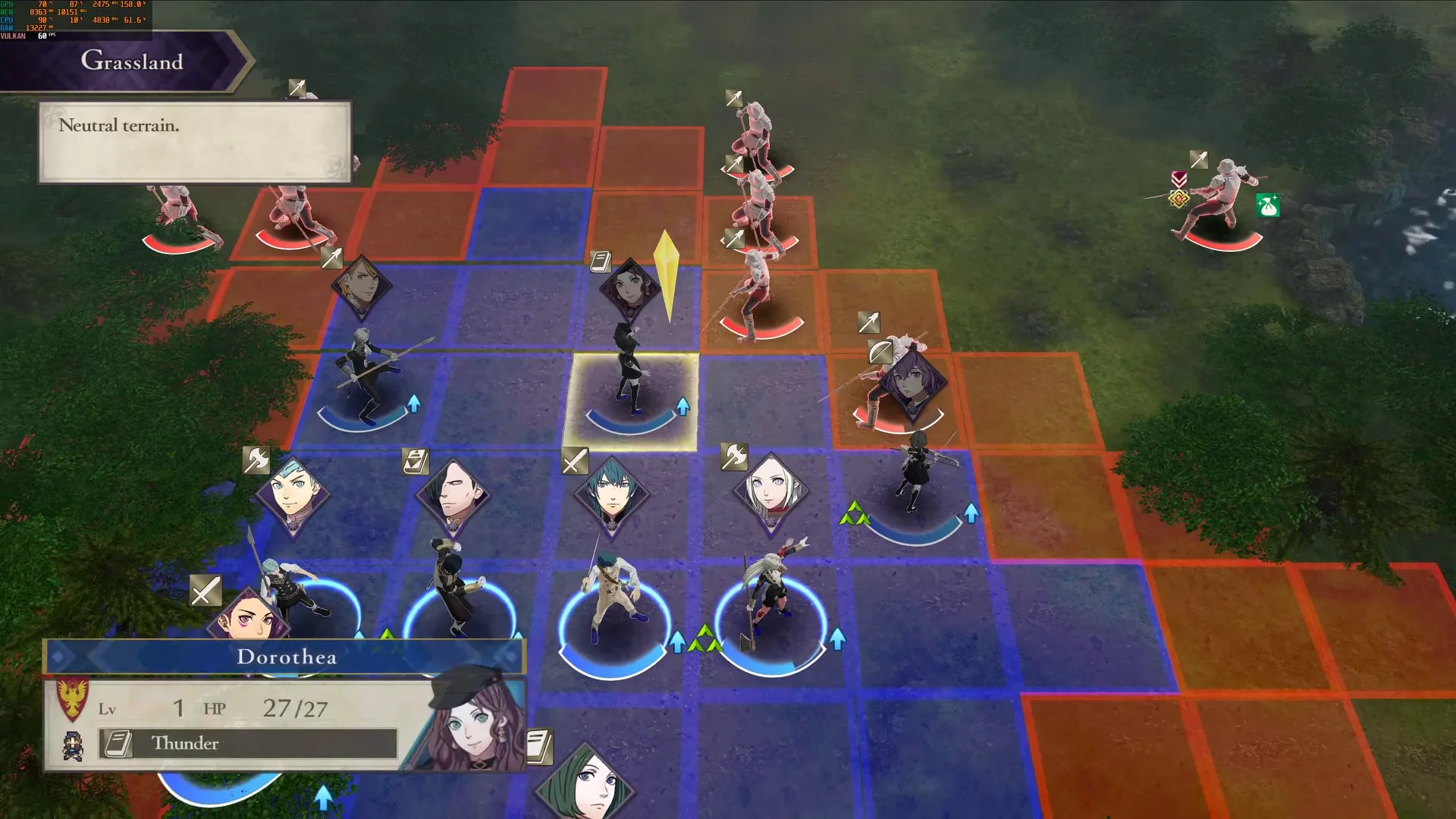Click the blue upward movement arrow under the archer unit
This screenshot has height=819, width=1456.
coord(971,514)
